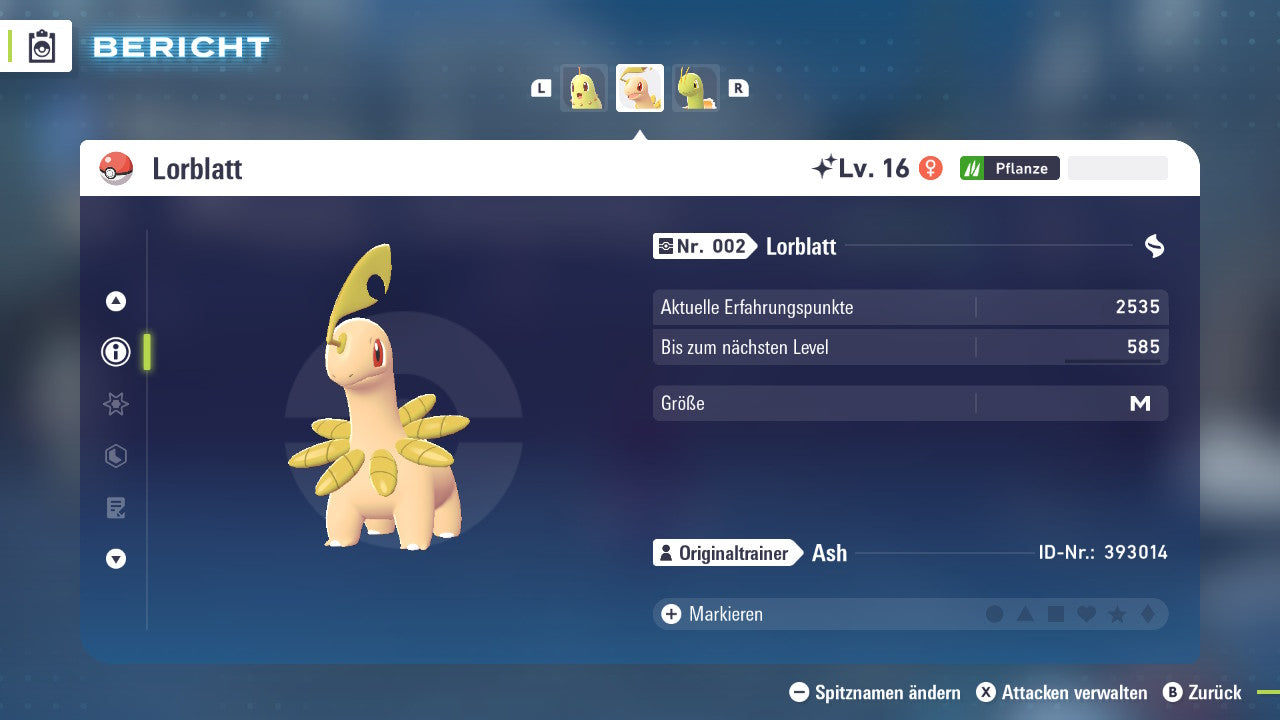Open the memo/record icon in sidebar
Screen dimensions: 1280x720
[x=115, y=508]
